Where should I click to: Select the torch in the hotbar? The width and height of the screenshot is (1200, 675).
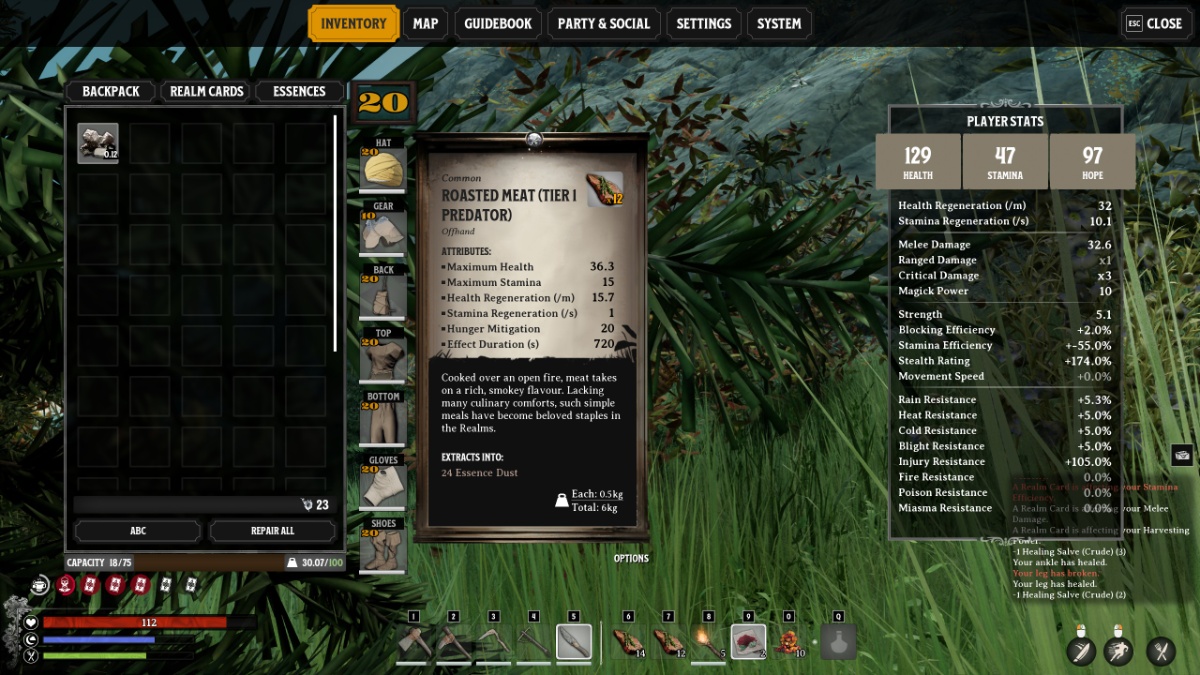pyautogui.click(x=709, y=642)
